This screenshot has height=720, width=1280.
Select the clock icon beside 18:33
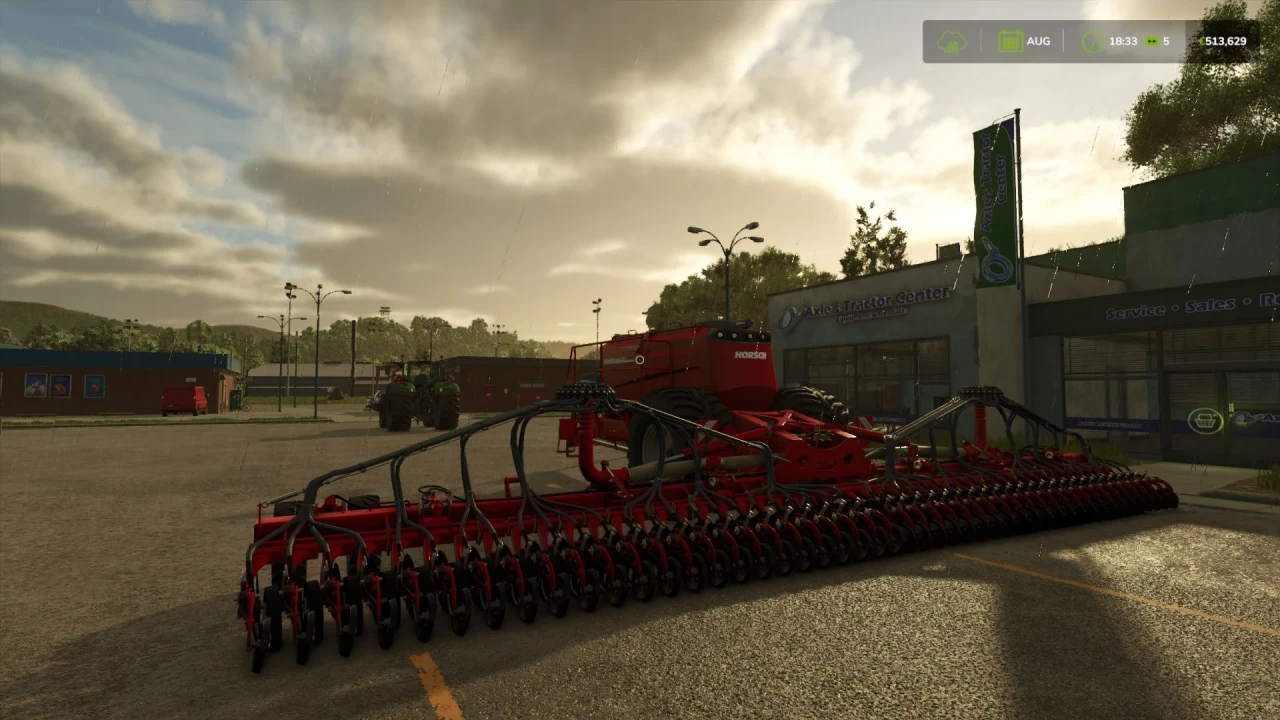1092,41
